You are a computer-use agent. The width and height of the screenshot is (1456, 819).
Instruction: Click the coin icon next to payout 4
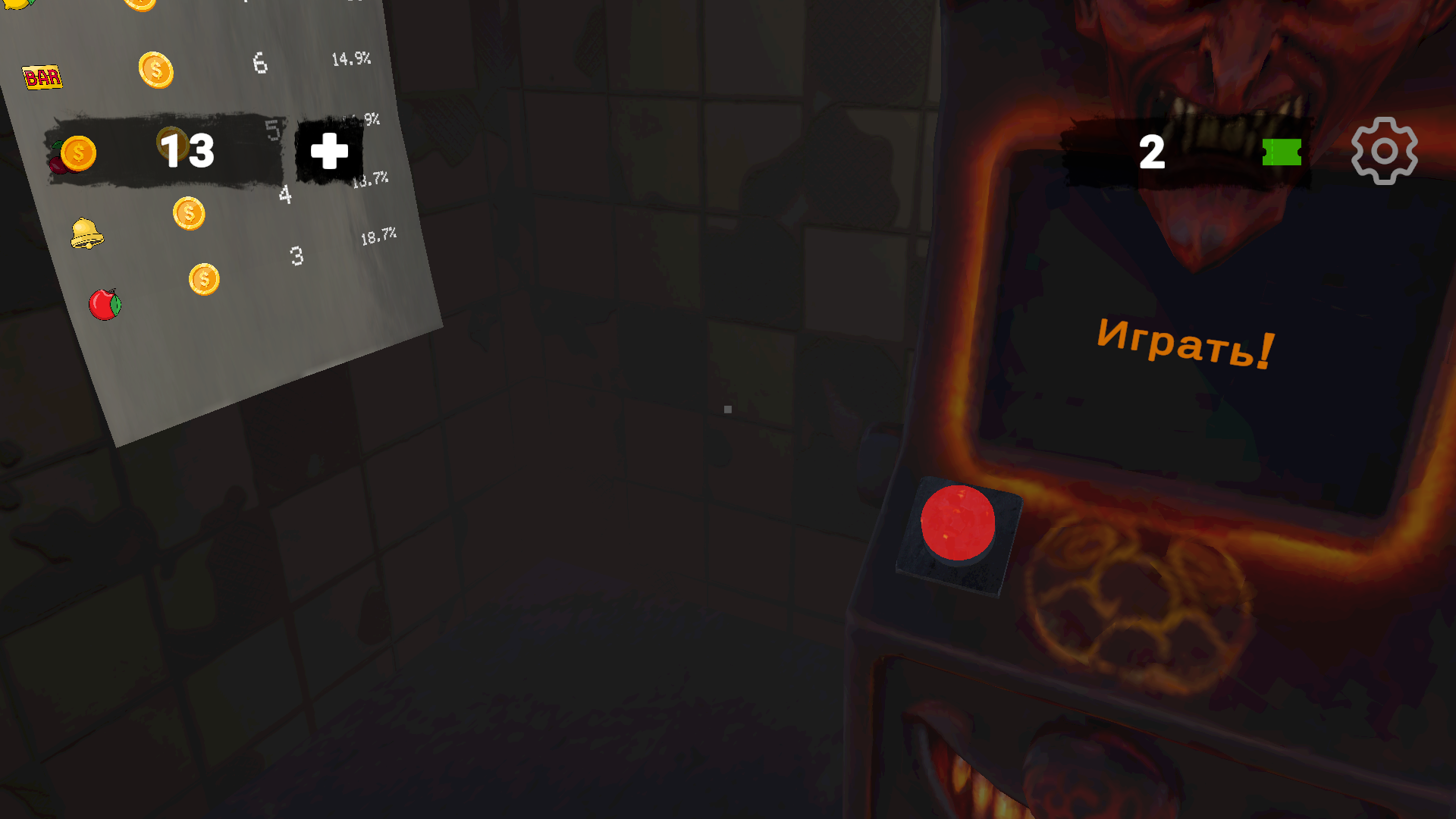[187, 213]
